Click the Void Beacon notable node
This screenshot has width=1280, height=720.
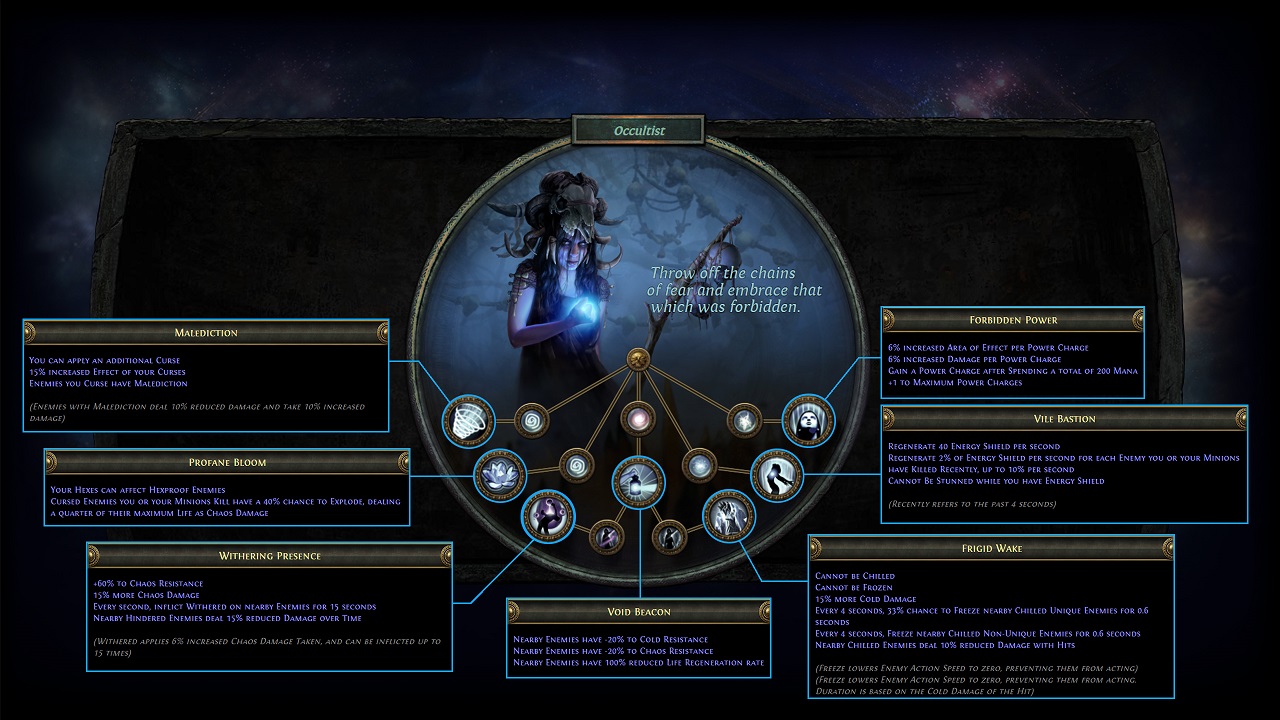[638, 480]
